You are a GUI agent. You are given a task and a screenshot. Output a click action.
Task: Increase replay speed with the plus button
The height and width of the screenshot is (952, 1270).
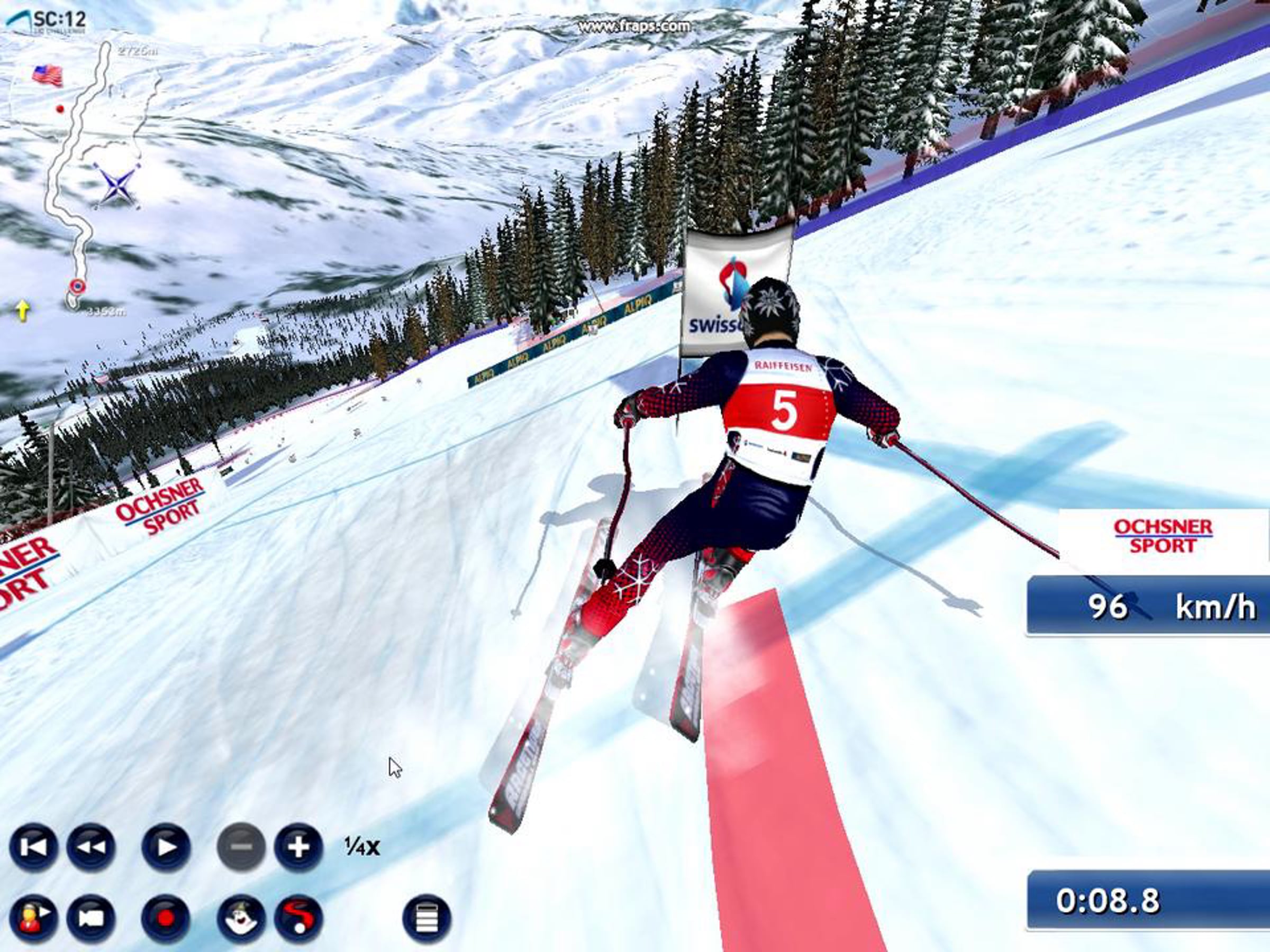click(x=298, y=847)
